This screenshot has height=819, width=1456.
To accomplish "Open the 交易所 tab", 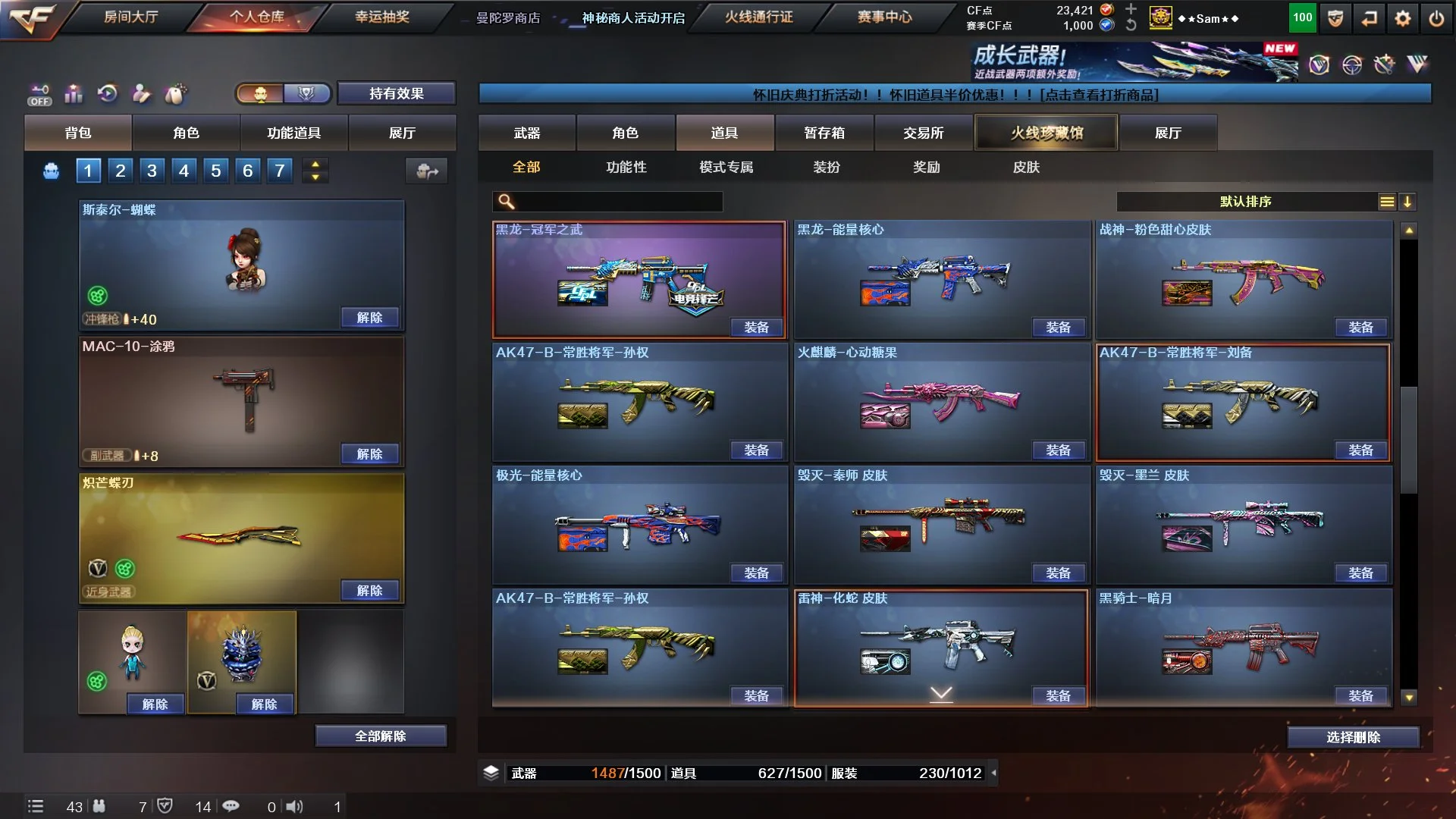I will click(x=923, y=133).
